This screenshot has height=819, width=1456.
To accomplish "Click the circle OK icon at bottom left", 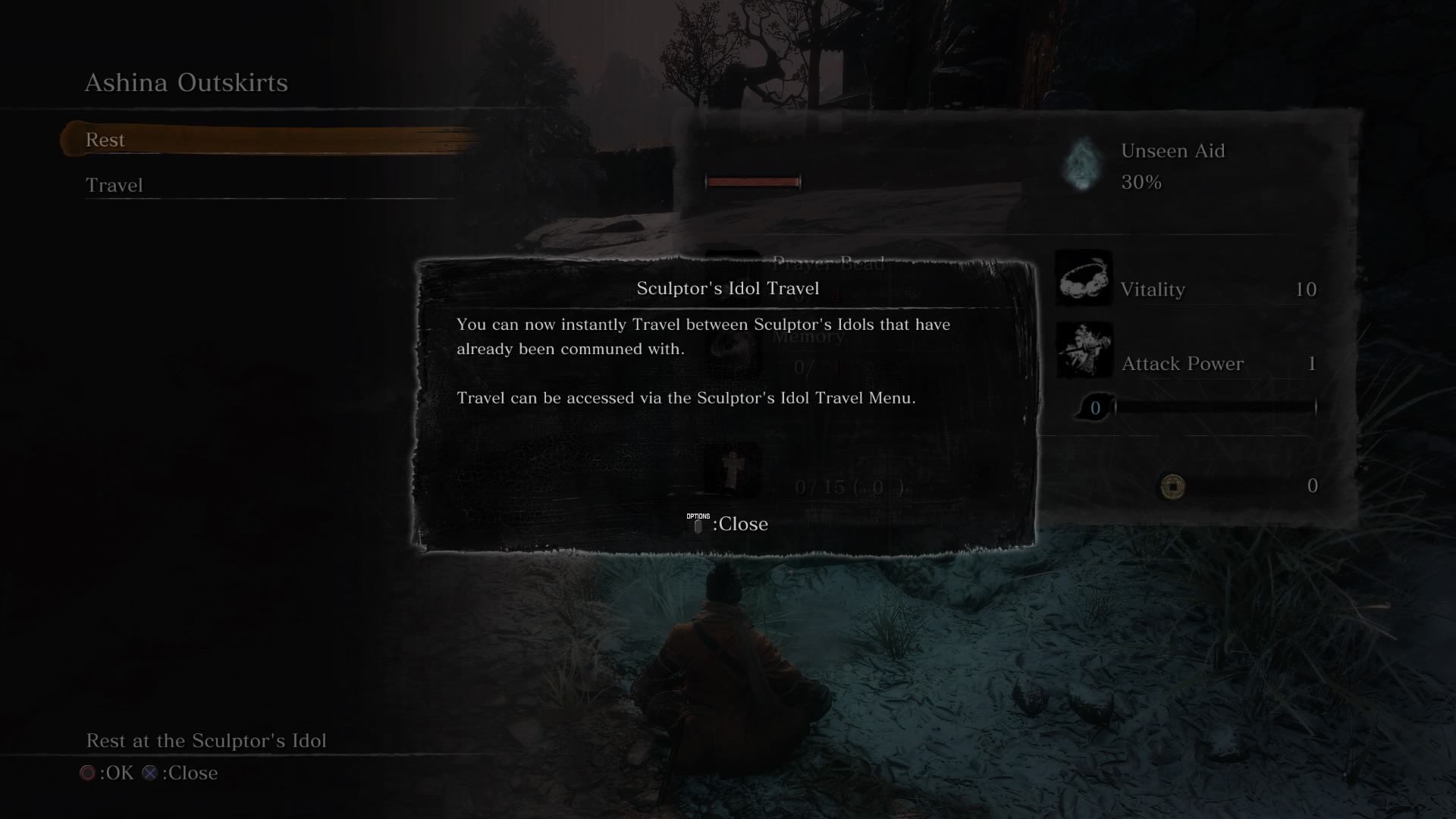I will [x=87, y=773].
